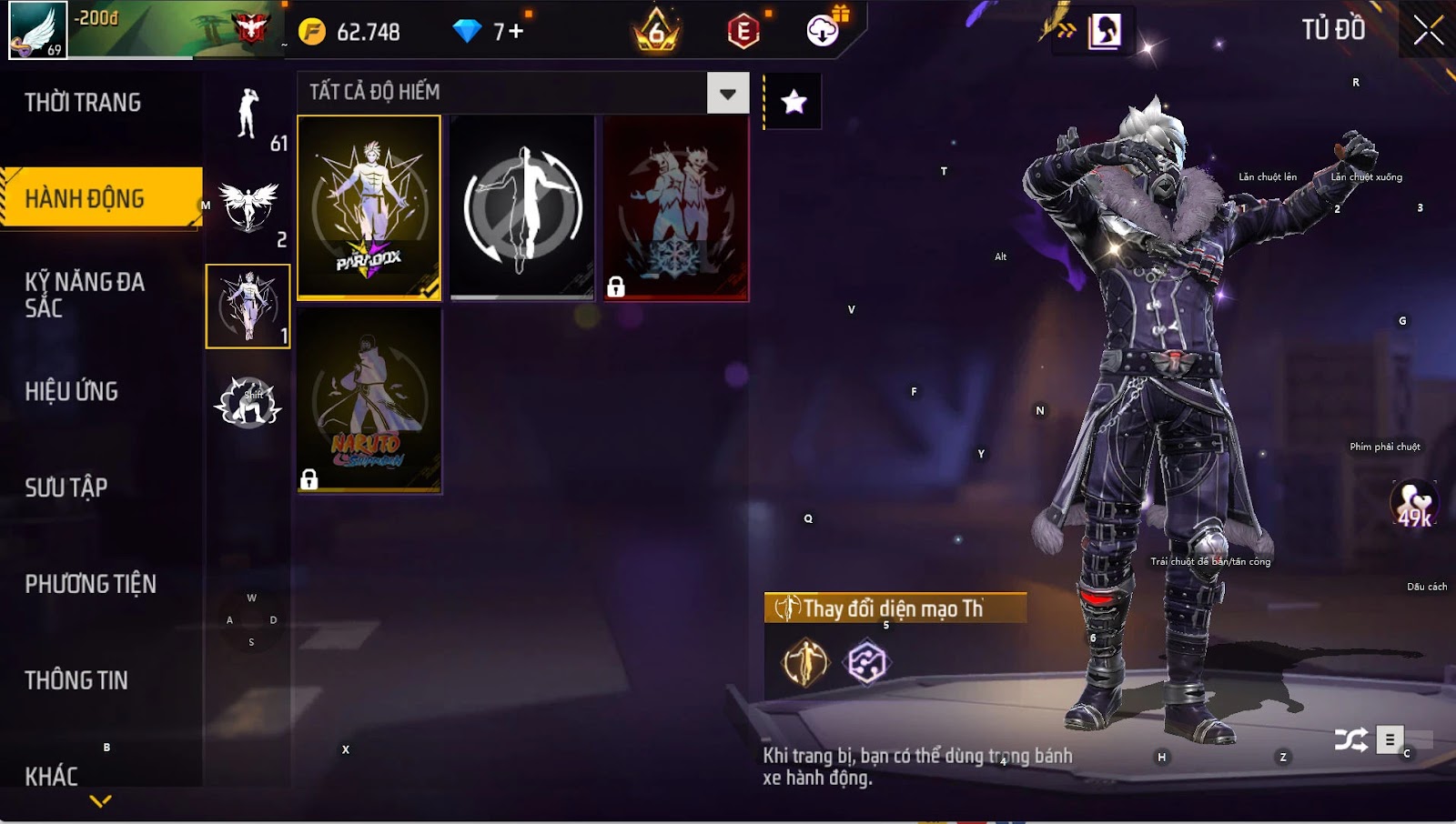Click the shuffle arrows icon
The image size is (1456, 824).
(x=1350, y=740)
